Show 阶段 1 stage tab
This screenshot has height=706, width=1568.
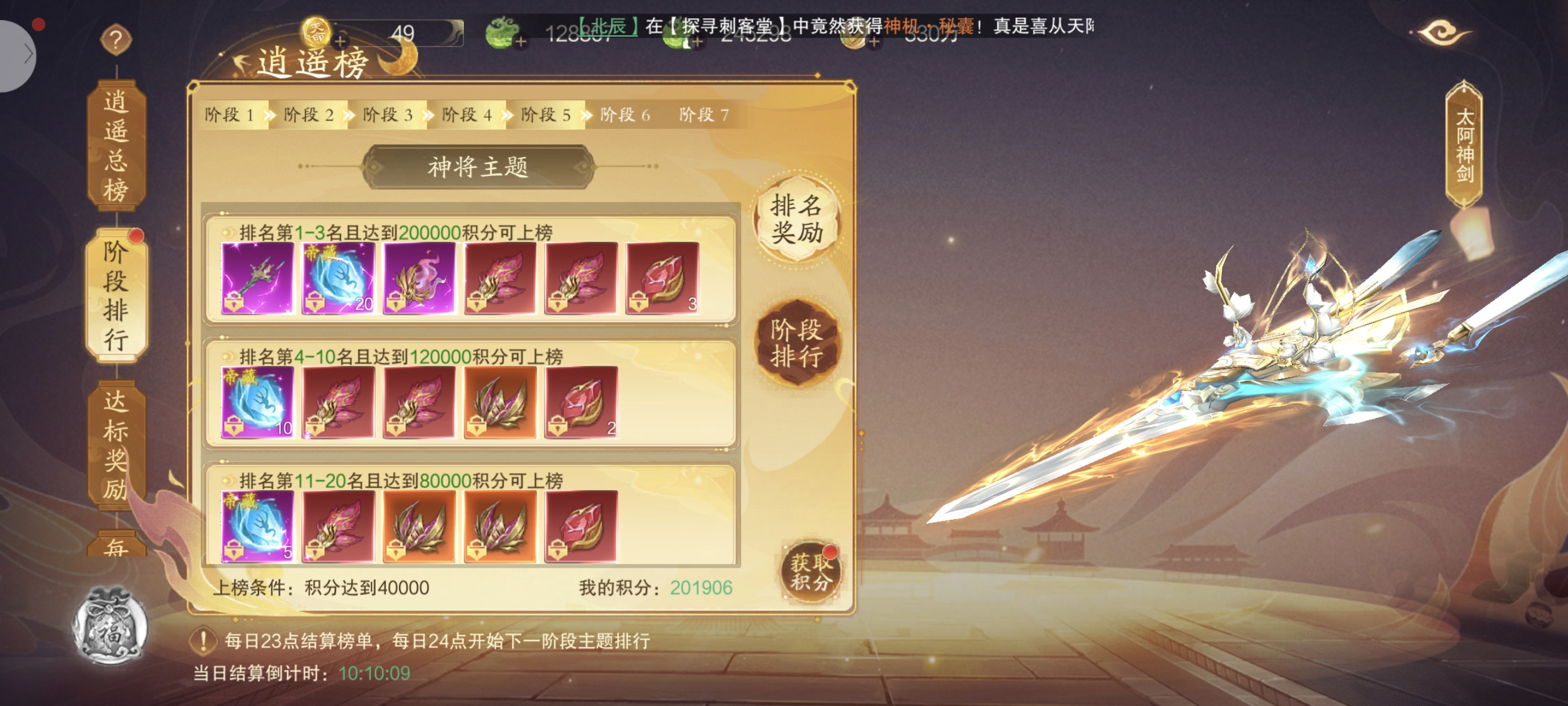click(x=230, y=114)
